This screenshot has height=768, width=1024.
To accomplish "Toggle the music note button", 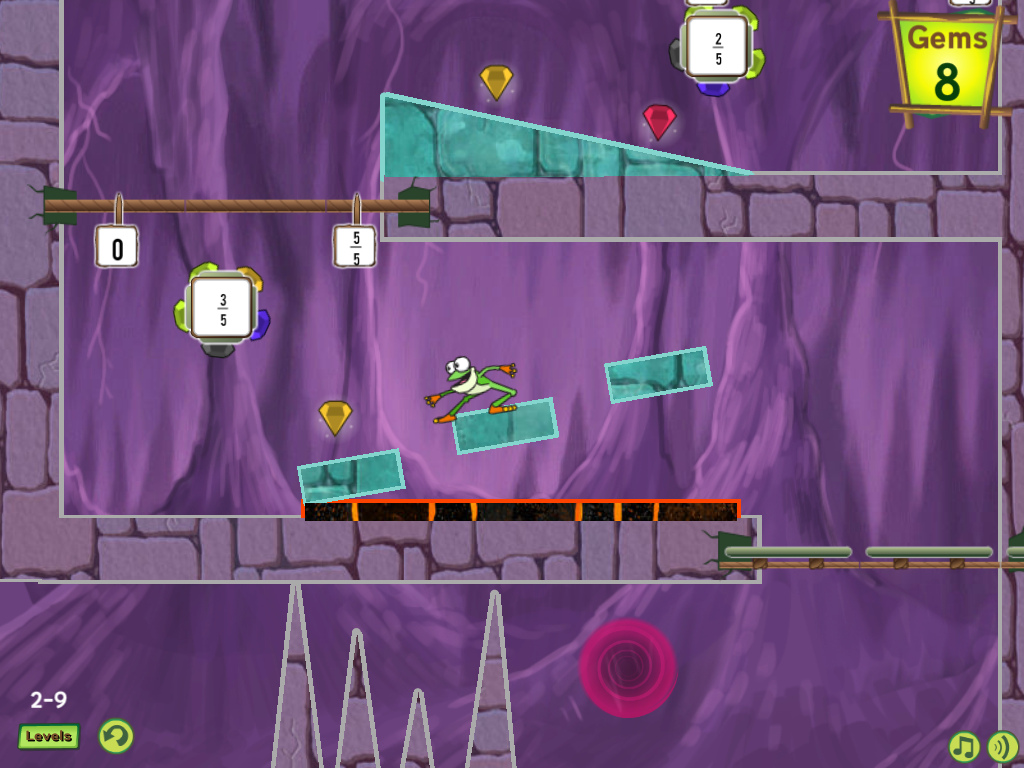I will pyautogui.click(x=964, y=746).
